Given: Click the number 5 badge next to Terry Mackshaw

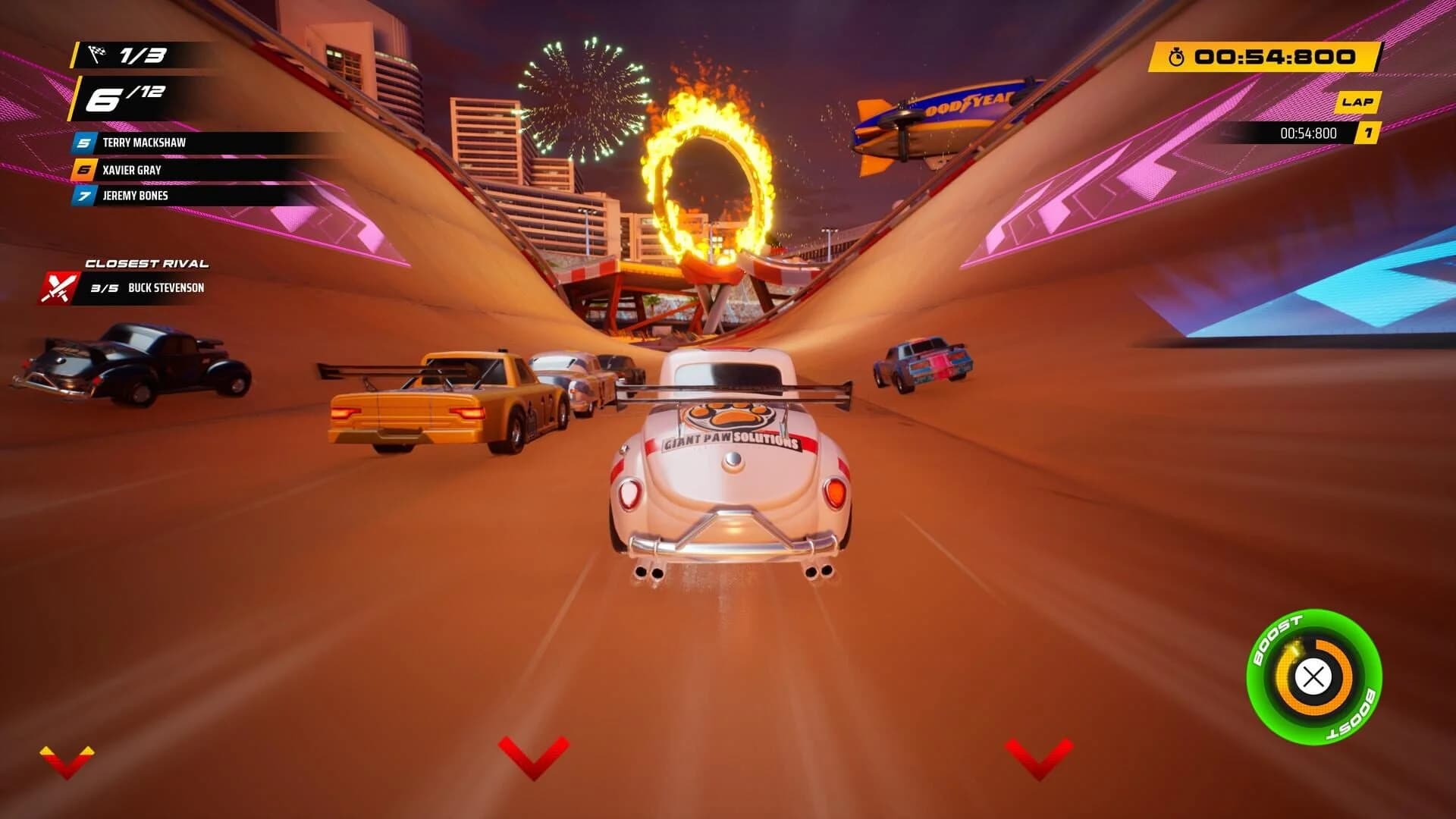Looking at the screenshot, I should pyautogui.click(x=82, y=142).
